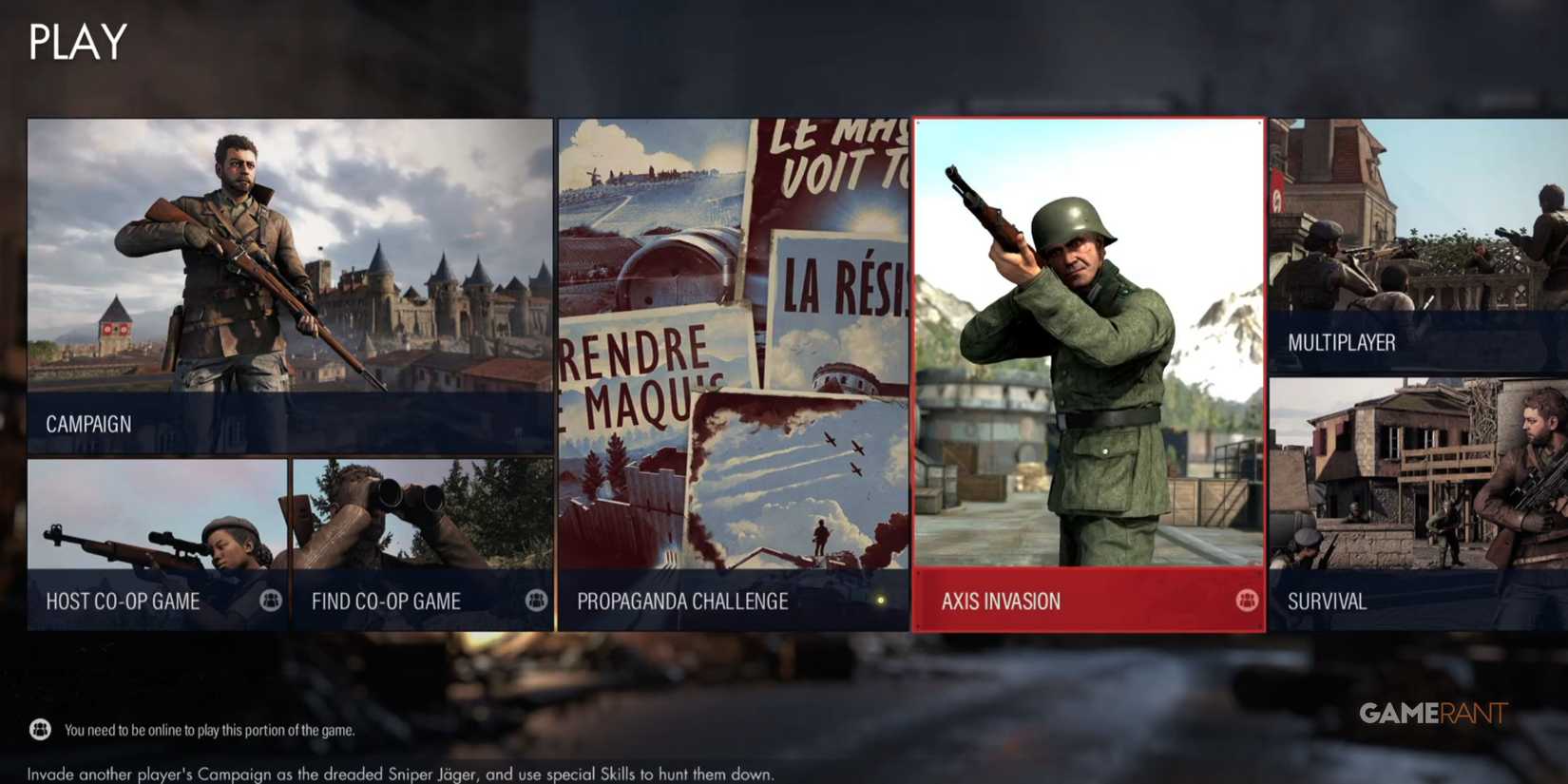Image resolution: width=1568 pixels, height=784 pixels.
Task: Click the group icon beside Find Co-op Game
Action: click(534, 601)
